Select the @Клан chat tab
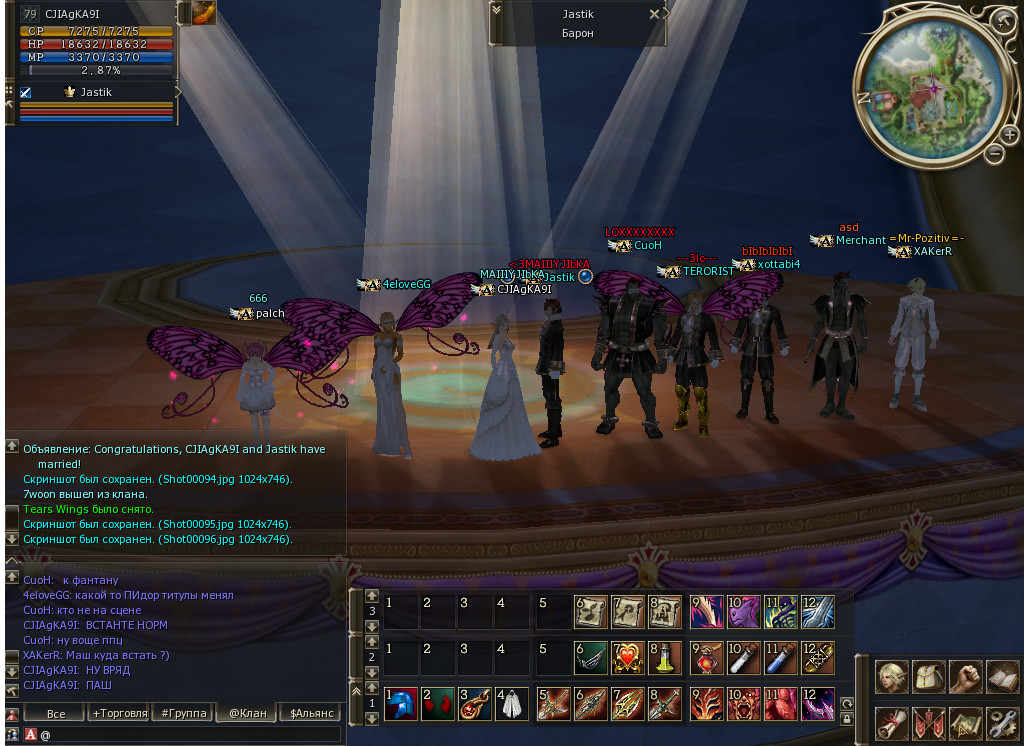This screenshot has width=1024, height=746. (x=248, y=713)
